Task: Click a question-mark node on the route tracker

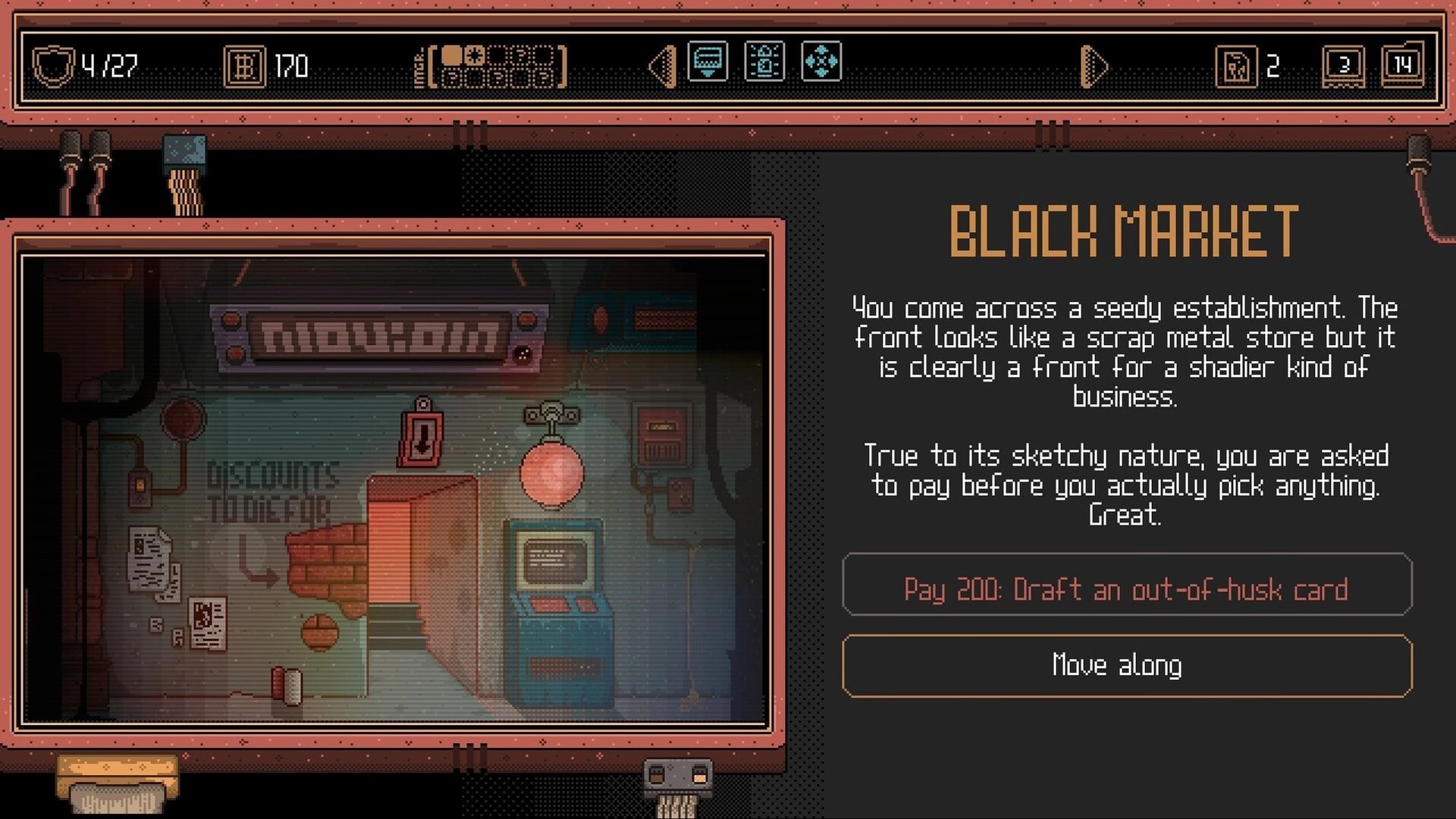Action: (x=522, y=54)
